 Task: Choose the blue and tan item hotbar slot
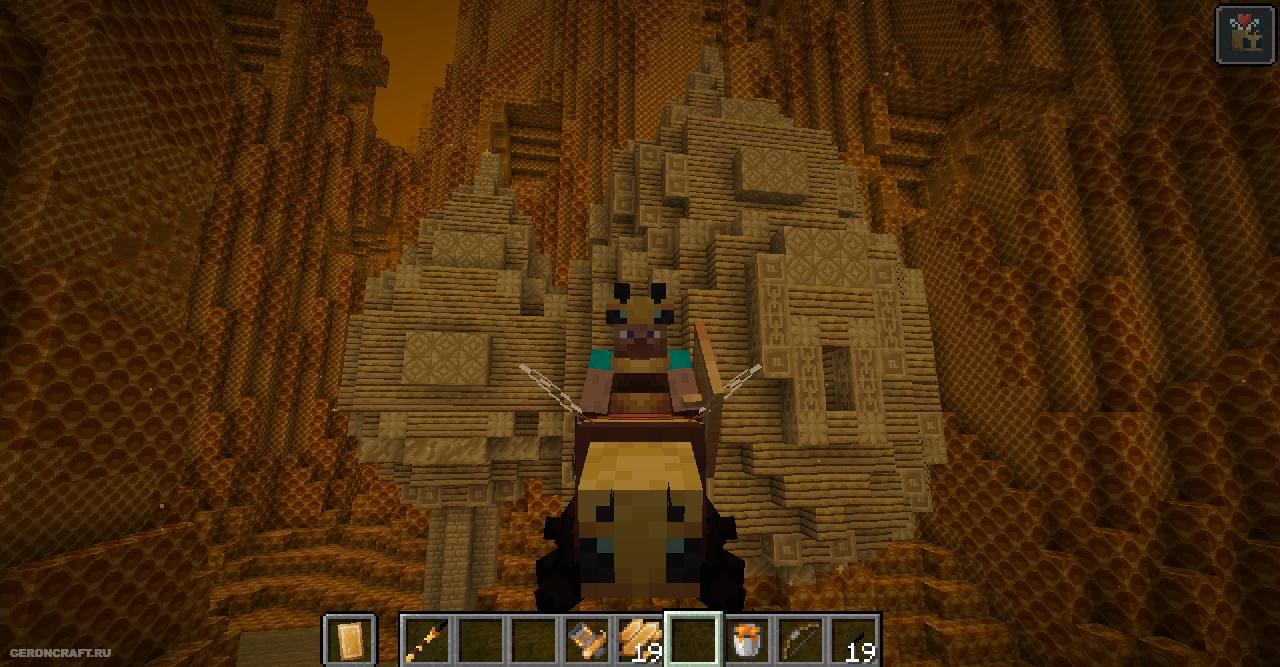pos(587,640)
